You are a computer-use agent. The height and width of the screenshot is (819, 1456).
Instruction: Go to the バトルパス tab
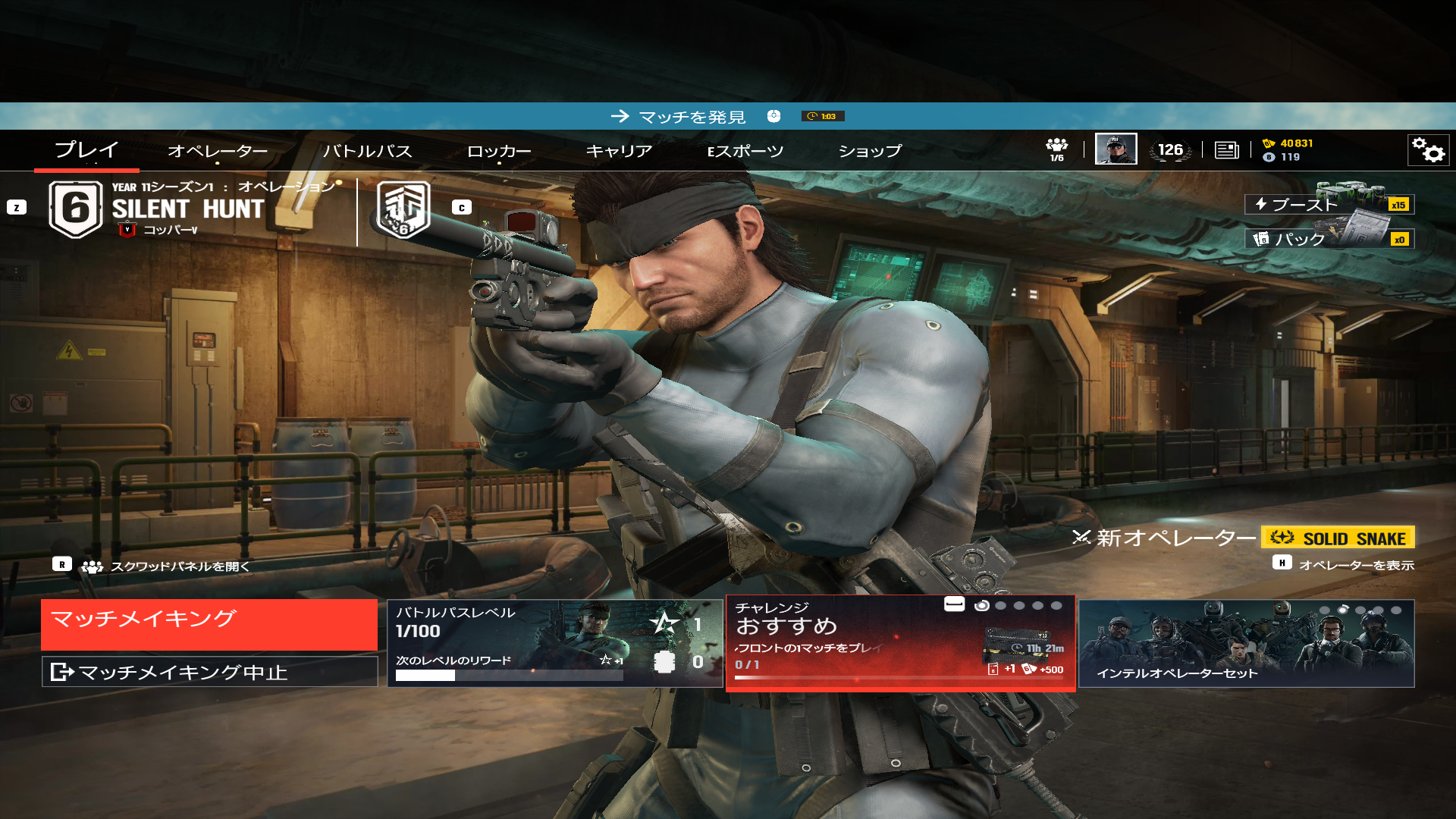pyautogui.click(x=368, y=151)
